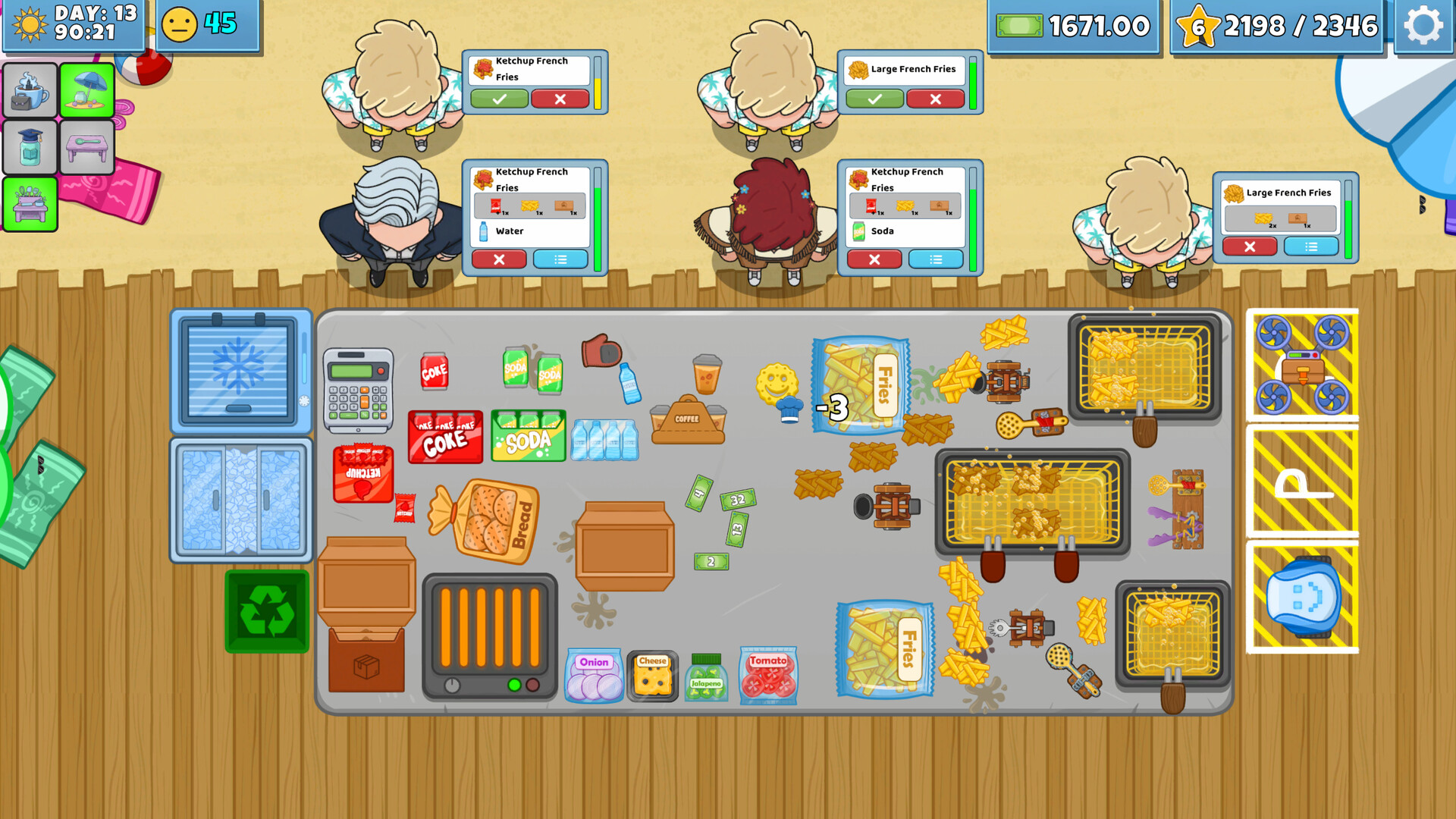Expand recipe details for the Water order

pyautogui.click(x=561, y=259)
